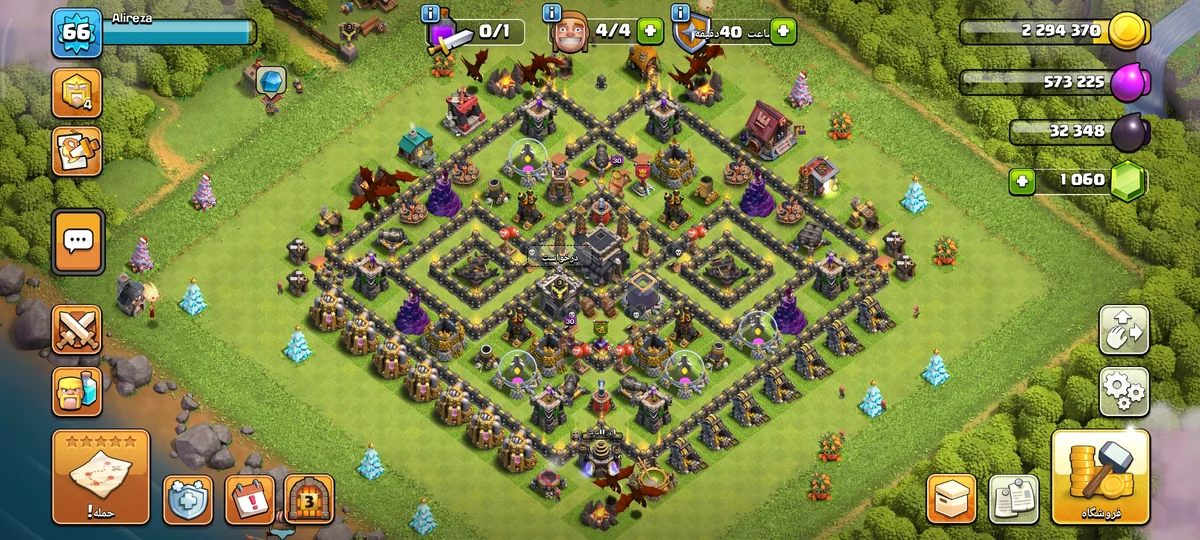Open the chat speech bubble button
The height and width of the screenshot is (540, 1200).
(77, 241)
